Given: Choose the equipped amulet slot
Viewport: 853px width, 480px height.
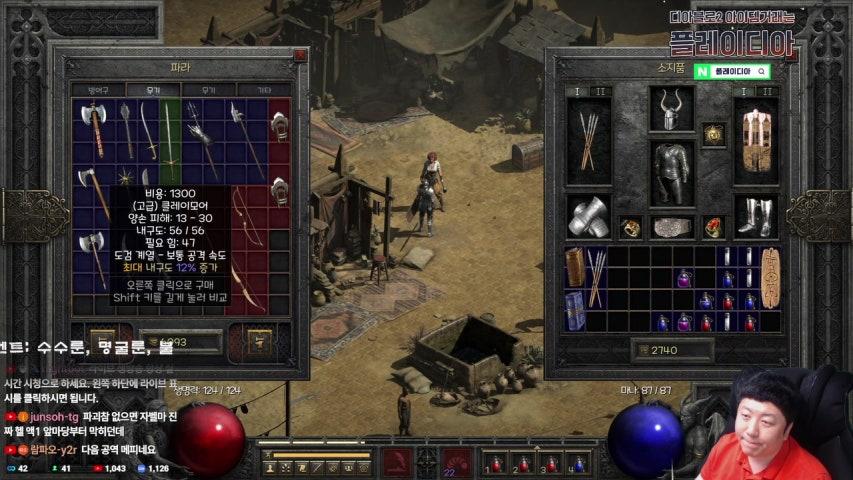Looking at the screenshot, I should coord(713,134).
